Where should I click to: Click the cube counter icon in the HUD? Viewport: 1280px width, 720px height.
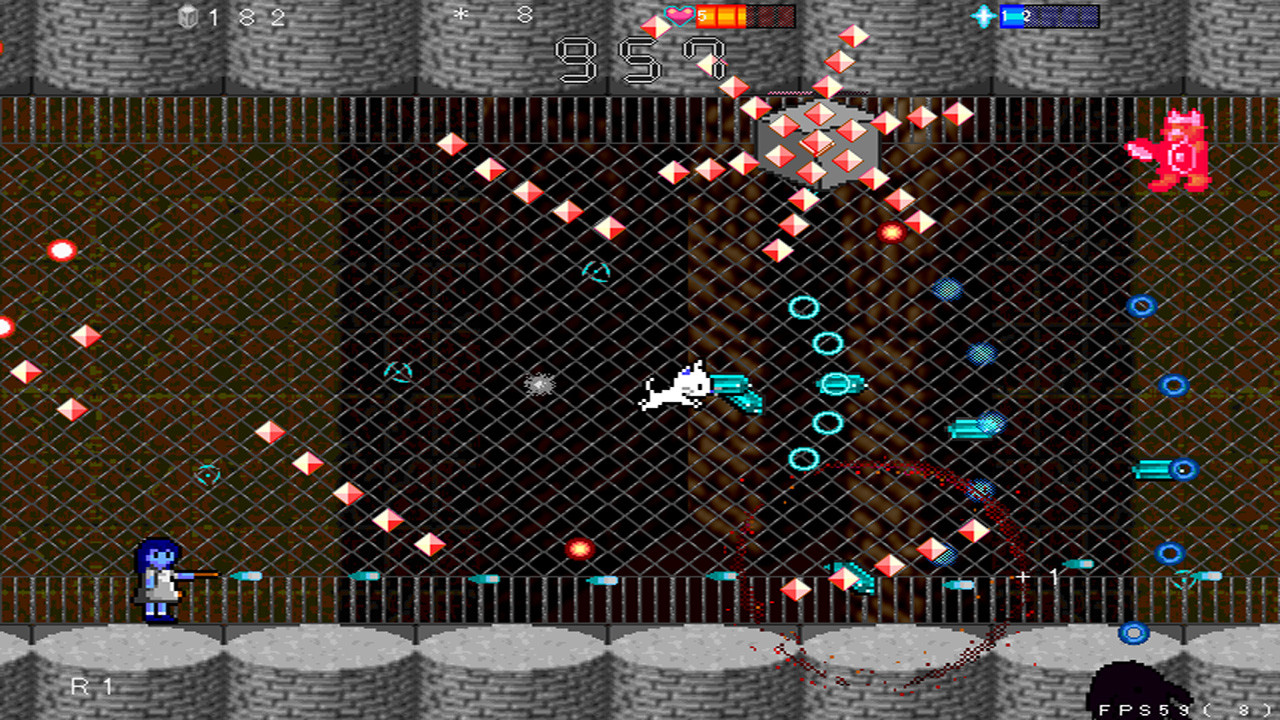[187, 15]
